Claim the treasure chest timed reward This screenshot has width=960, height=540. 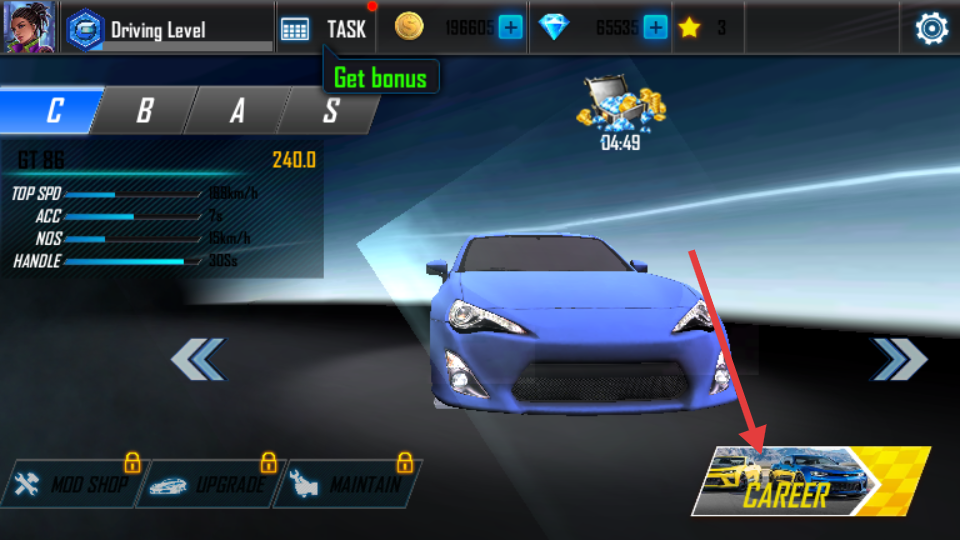pyautogui.click(x=620, y=110)
